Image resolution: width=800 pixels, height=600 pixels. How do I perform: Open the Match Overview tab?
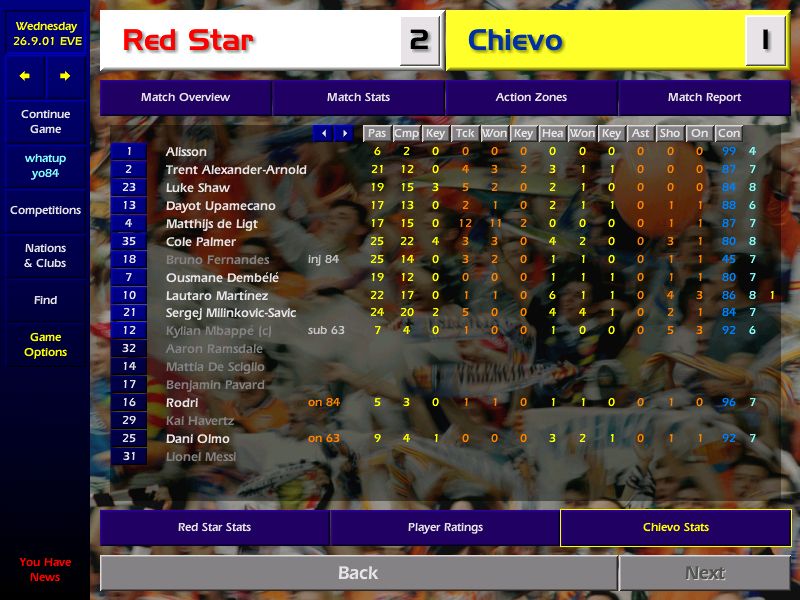pyautogui.click(x=185, y=98)
